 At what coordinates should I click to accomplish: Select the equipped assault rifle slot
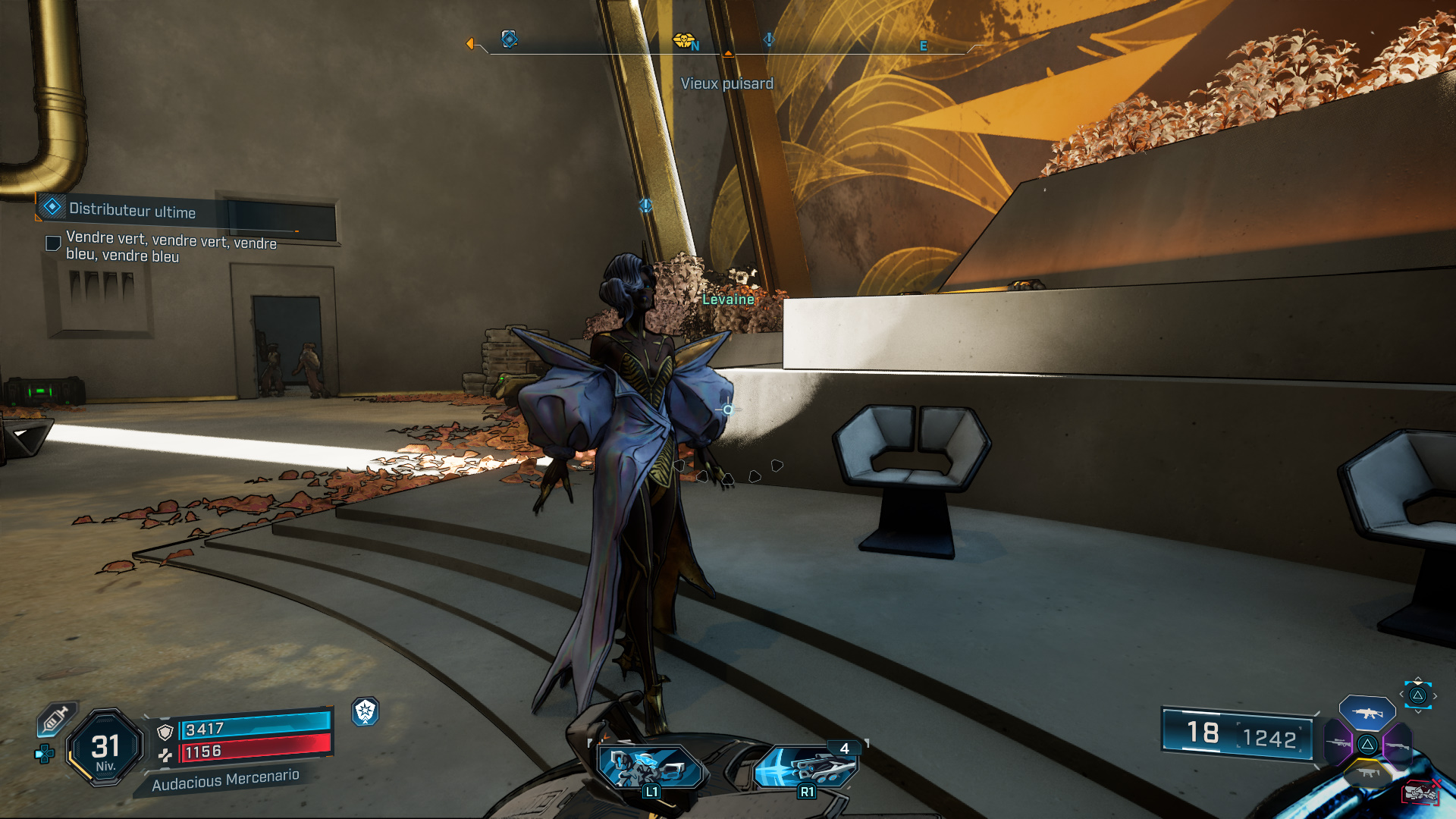(x=1367, y=713)
